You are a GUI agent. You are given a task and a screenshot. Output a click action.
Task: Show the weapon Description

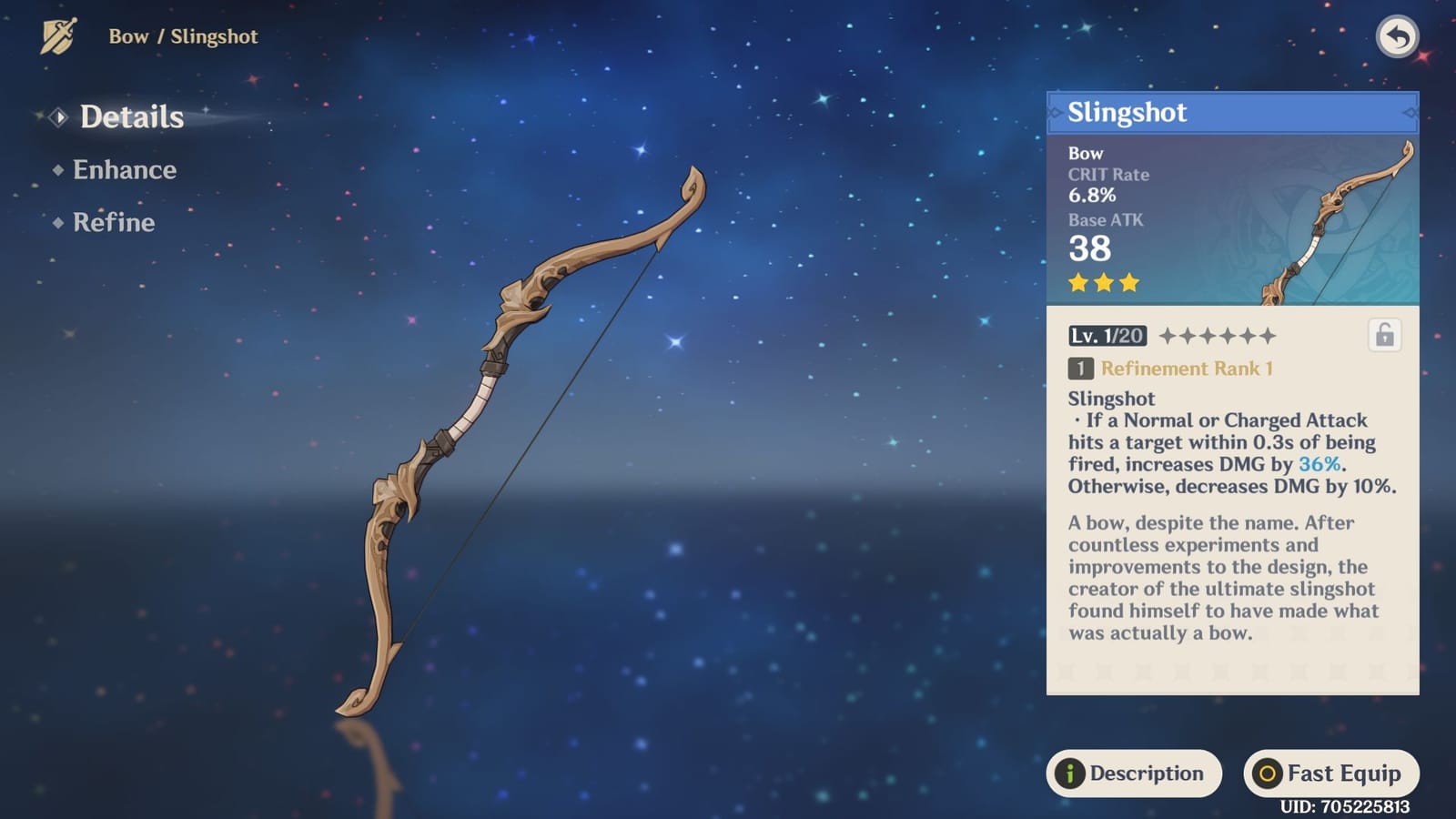[x=1134, y=773]
